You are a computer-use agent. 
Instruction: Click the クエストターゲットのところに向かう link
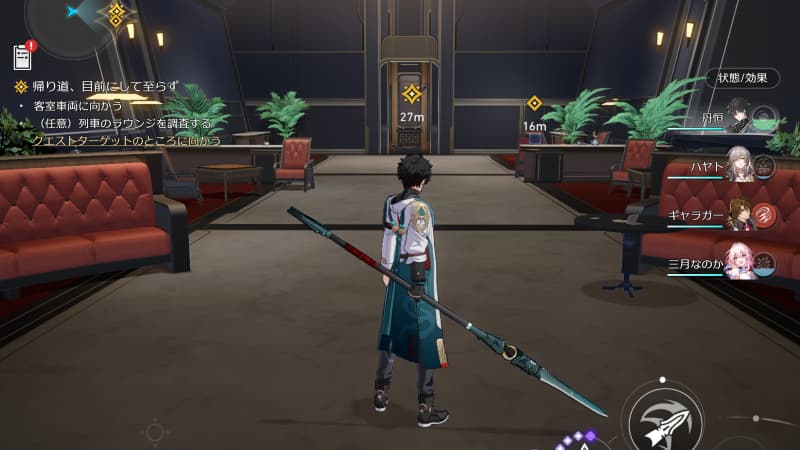(127, 141)
